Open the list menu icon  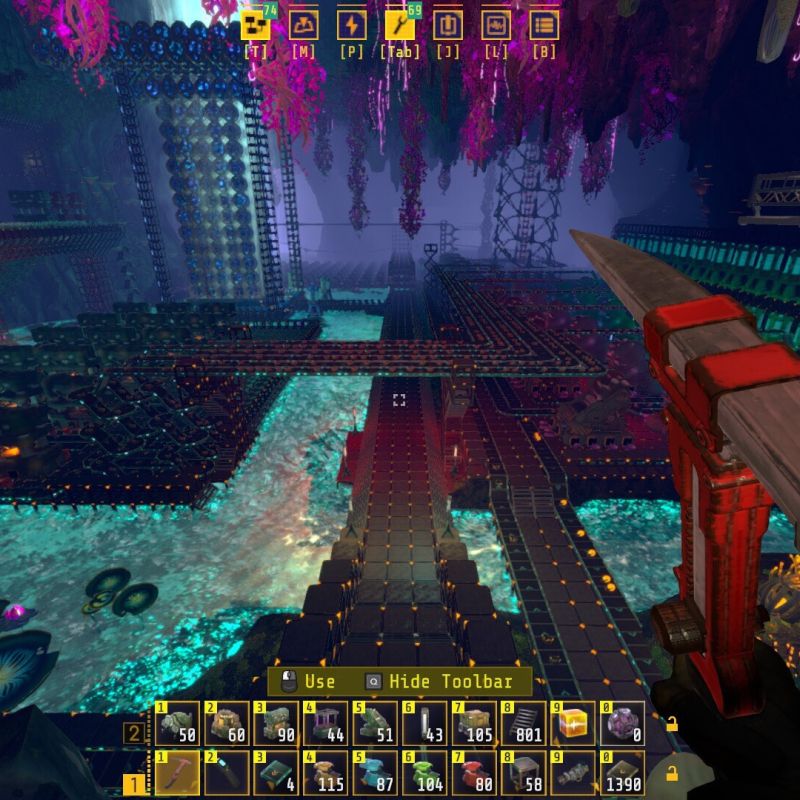pyautogui.click(x=544, y=25)
